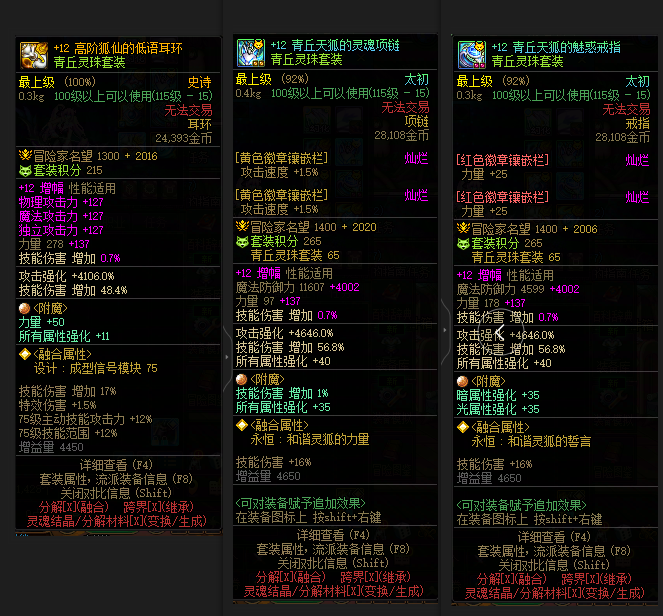
Task: Select the Qingqiu soul necklace icon
Action: pyautogui.click(x=250, y=53)
